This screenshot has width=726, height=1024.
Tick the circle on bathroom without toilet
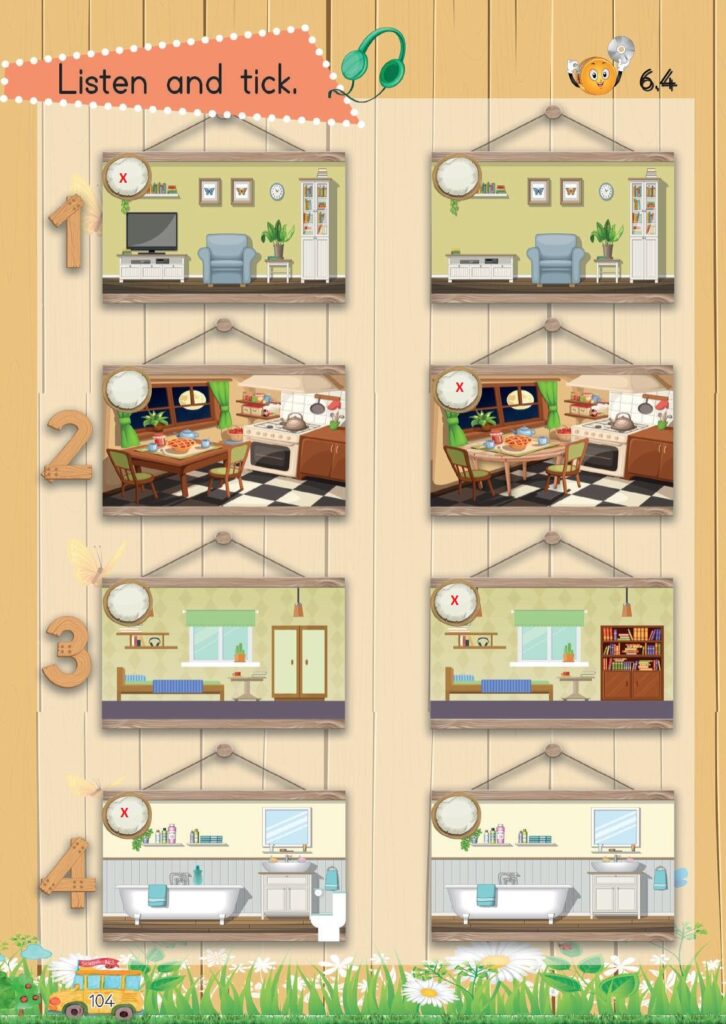coord(457,815)
